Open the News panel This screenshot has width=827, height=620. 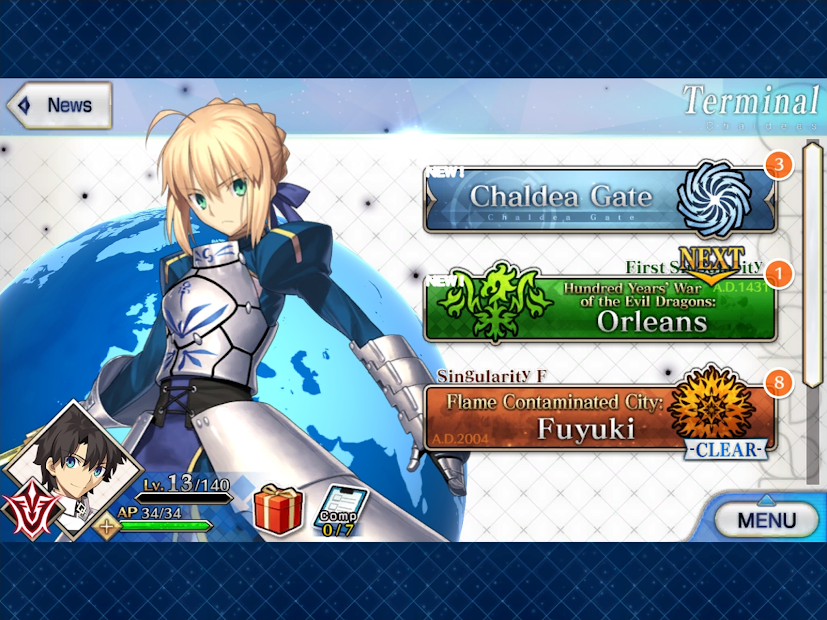pos(58,105)
